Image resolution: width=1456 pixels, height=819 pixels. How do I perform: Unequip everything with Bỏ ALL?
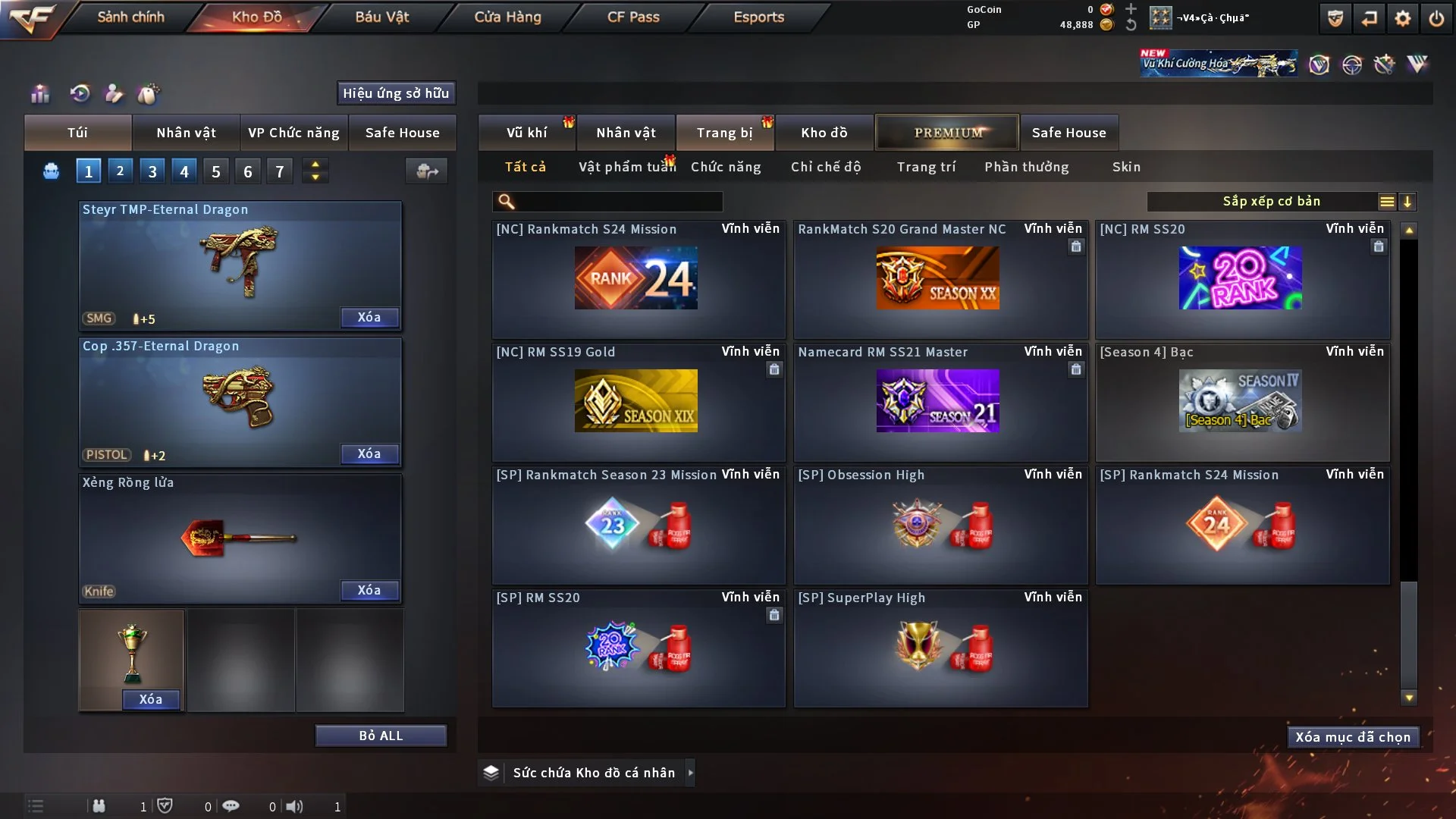(x=381, y=736)
